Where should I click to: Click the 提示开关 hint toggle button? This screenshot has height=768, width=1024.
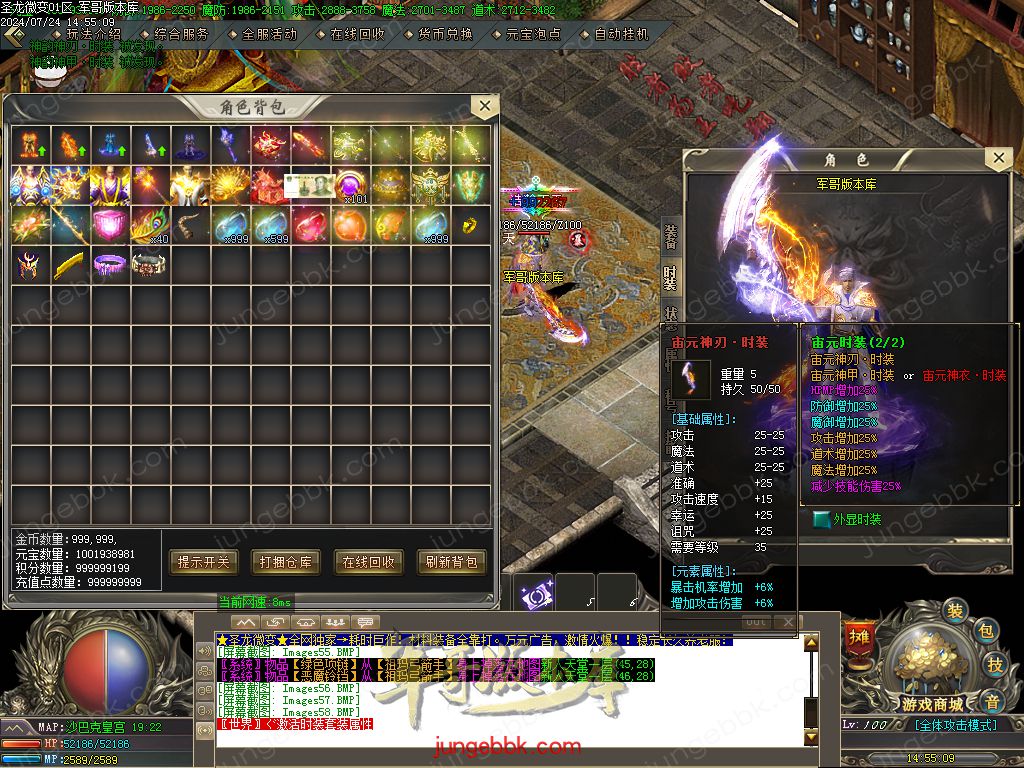[204, 562]
